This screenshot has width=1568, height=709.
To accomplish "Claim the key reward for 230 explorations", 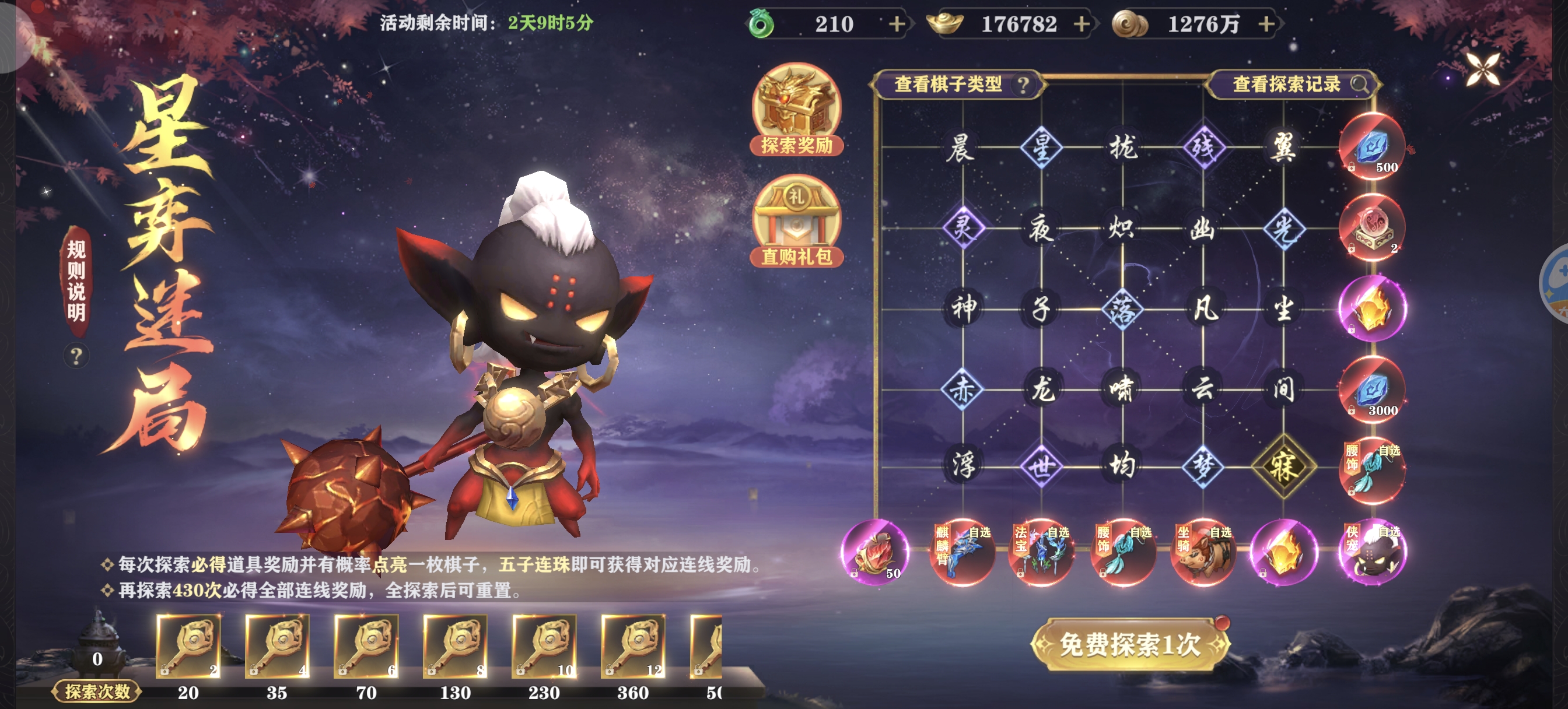I will [544, 646].
